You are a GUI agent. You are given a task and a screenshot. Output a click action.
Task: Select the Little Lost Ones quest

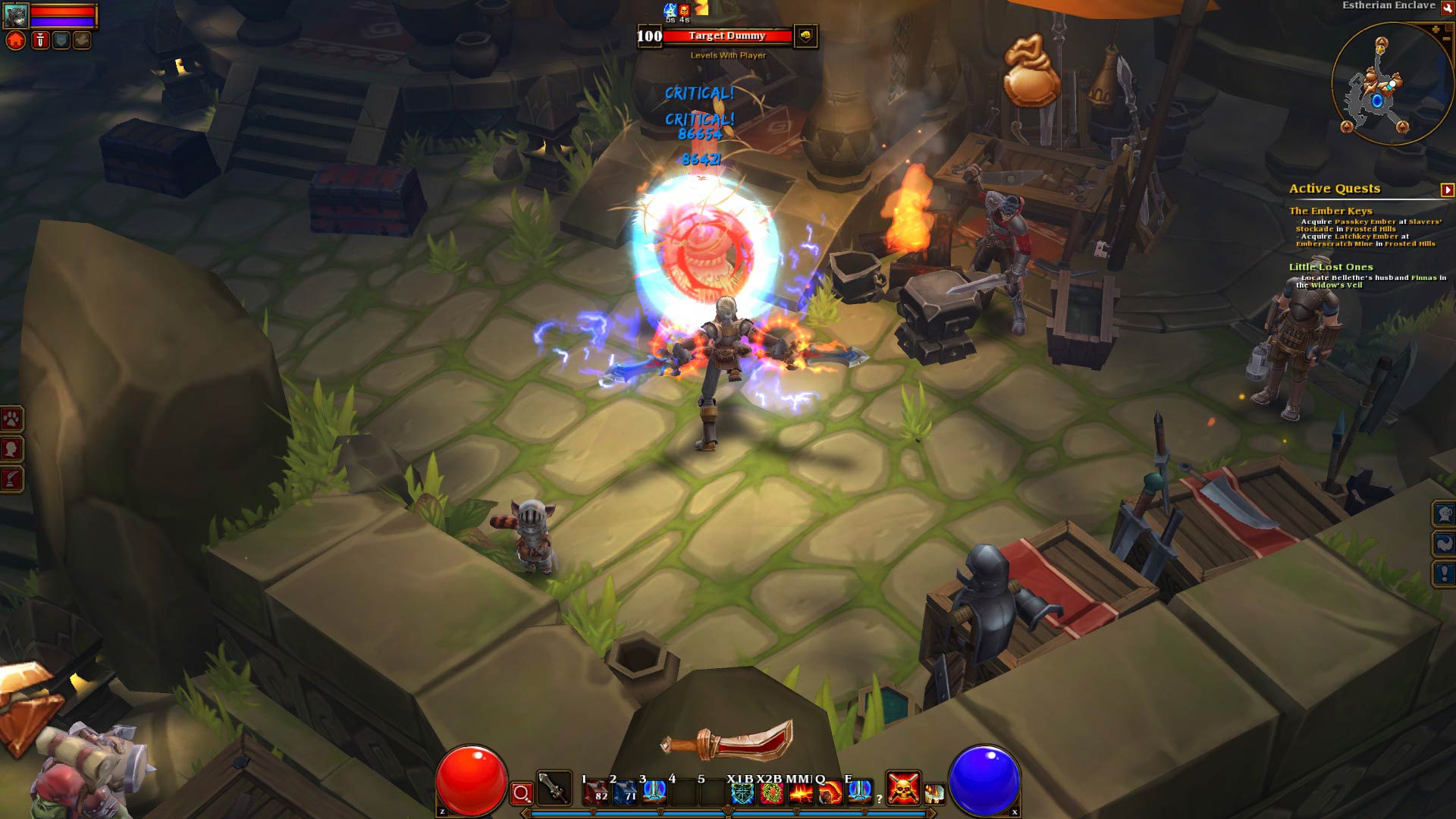click(x=1330, y=267)
